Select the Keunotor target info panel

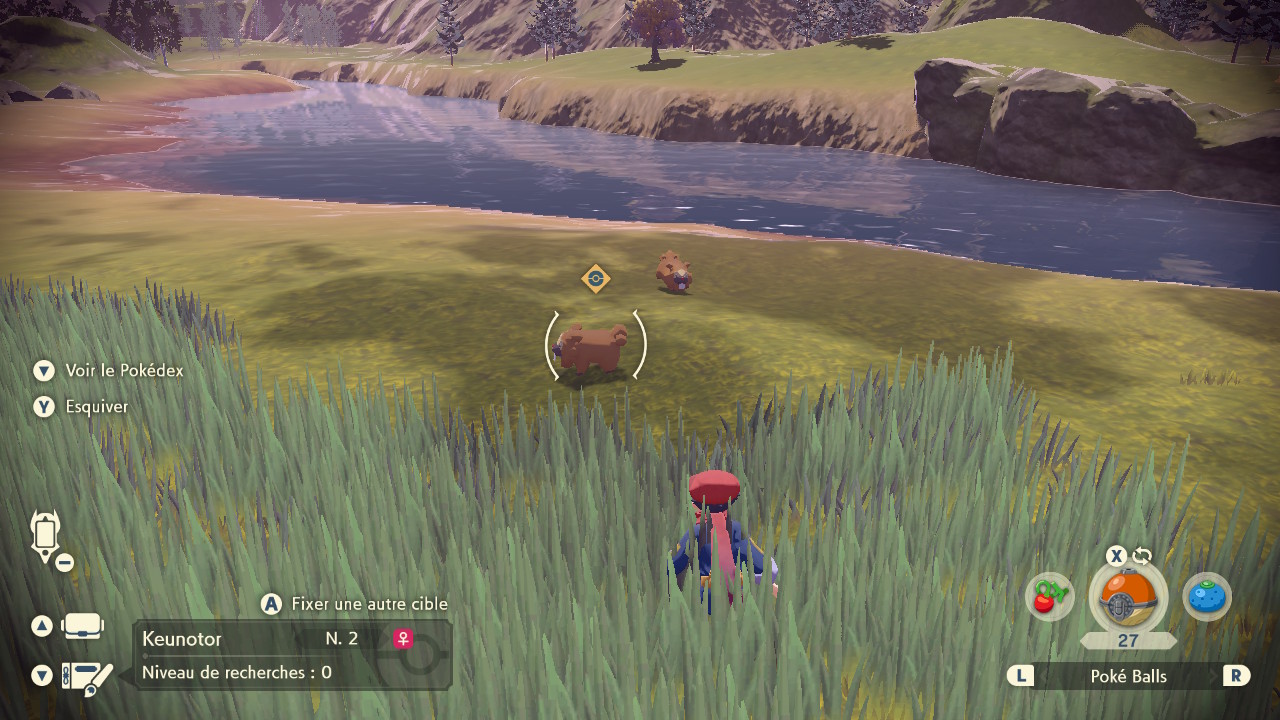292,654
